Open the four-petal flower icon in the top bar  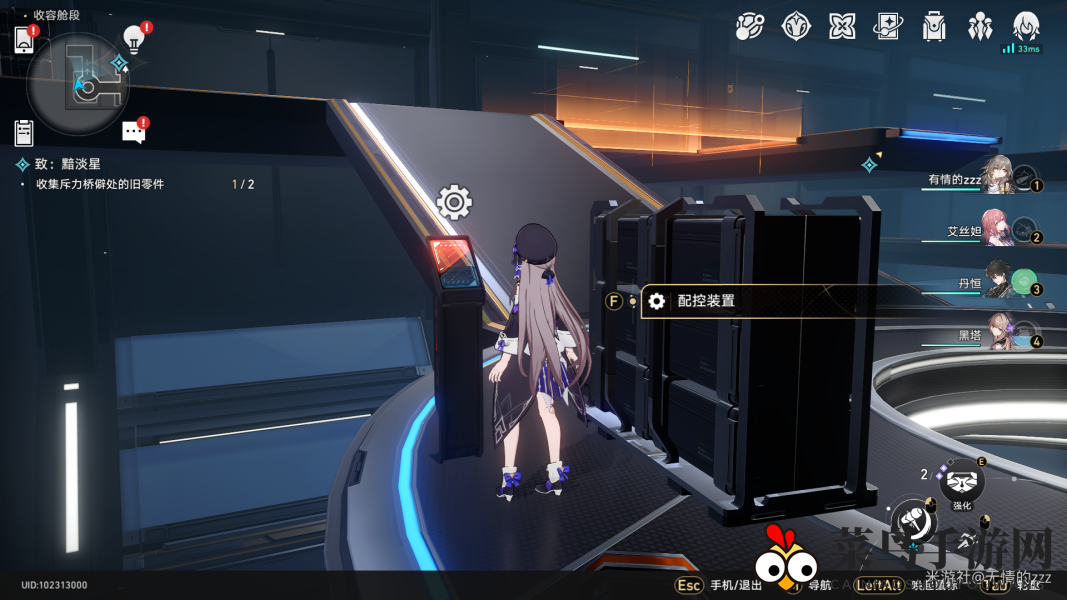[x=842, y=27]
